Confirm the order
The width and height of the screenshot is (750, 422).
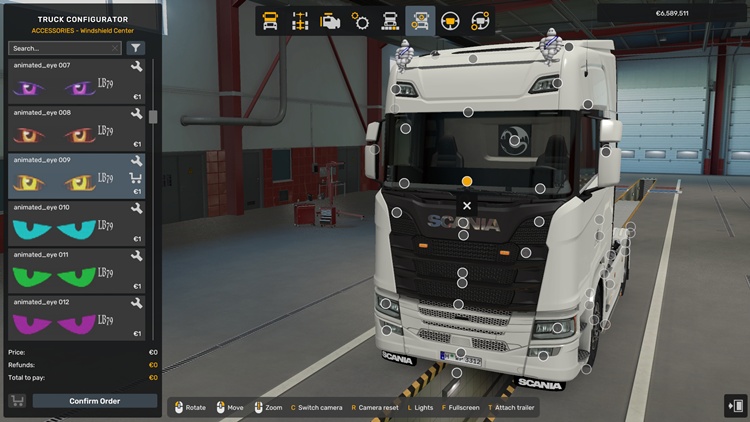pos(95,401)
